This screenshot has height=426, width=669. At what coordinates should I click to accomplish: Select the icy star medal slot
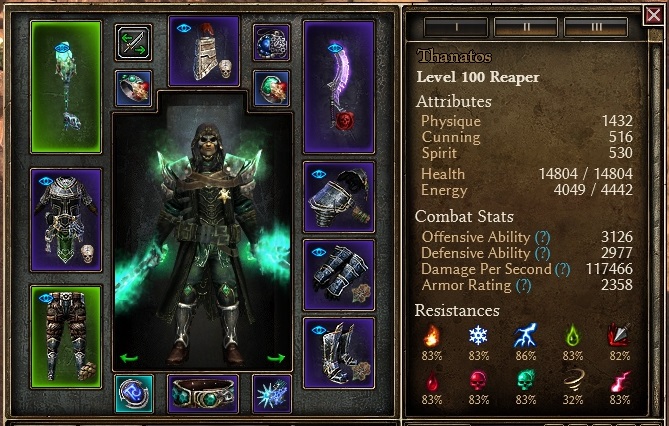pyautogui.click(x=271, y=393)
